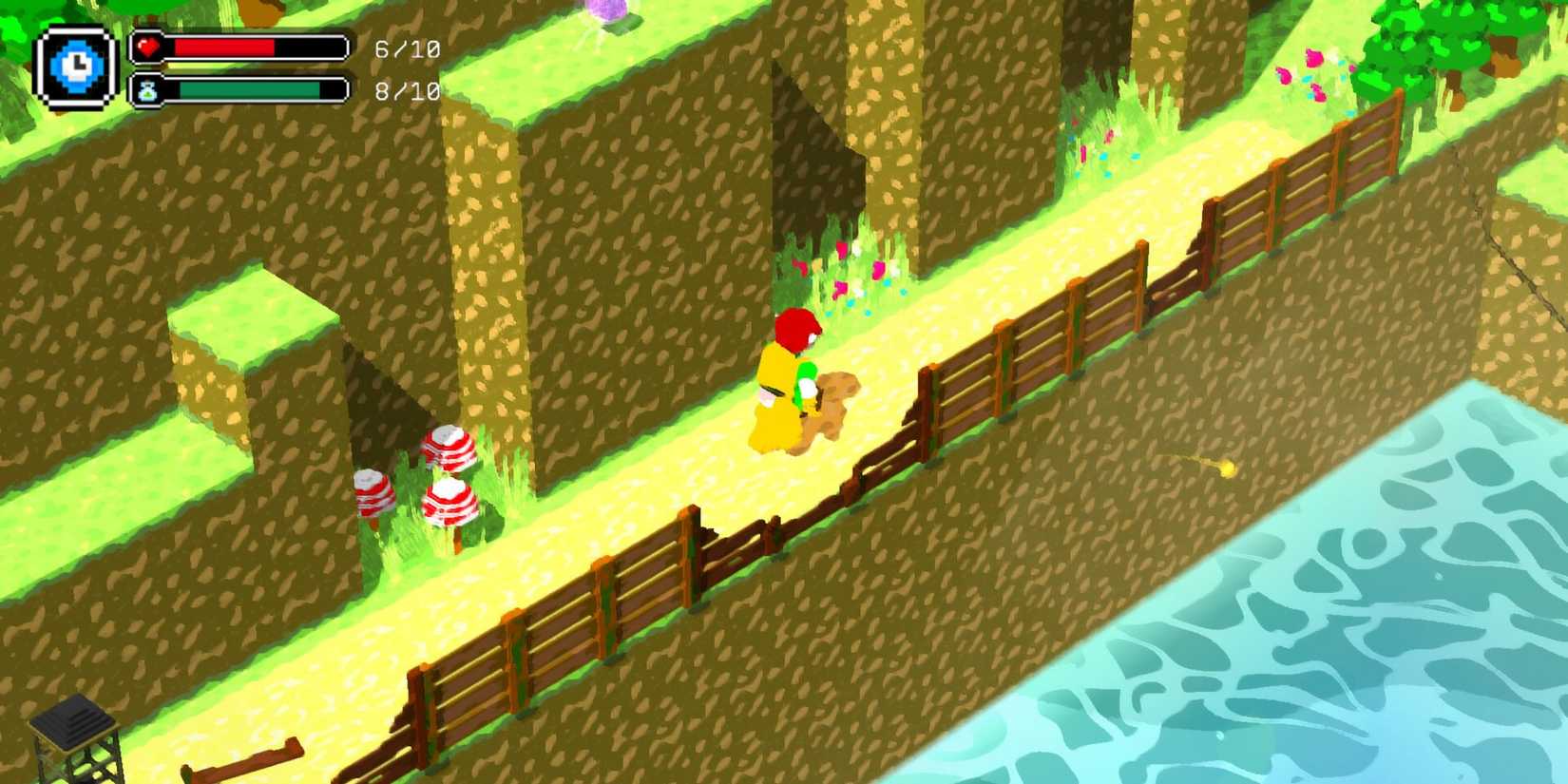Click the potion flask icon on the green bar
Image resolution: width=1568 pixels, height=784 pixels.
pyautogui.click(x=148, y=91)
